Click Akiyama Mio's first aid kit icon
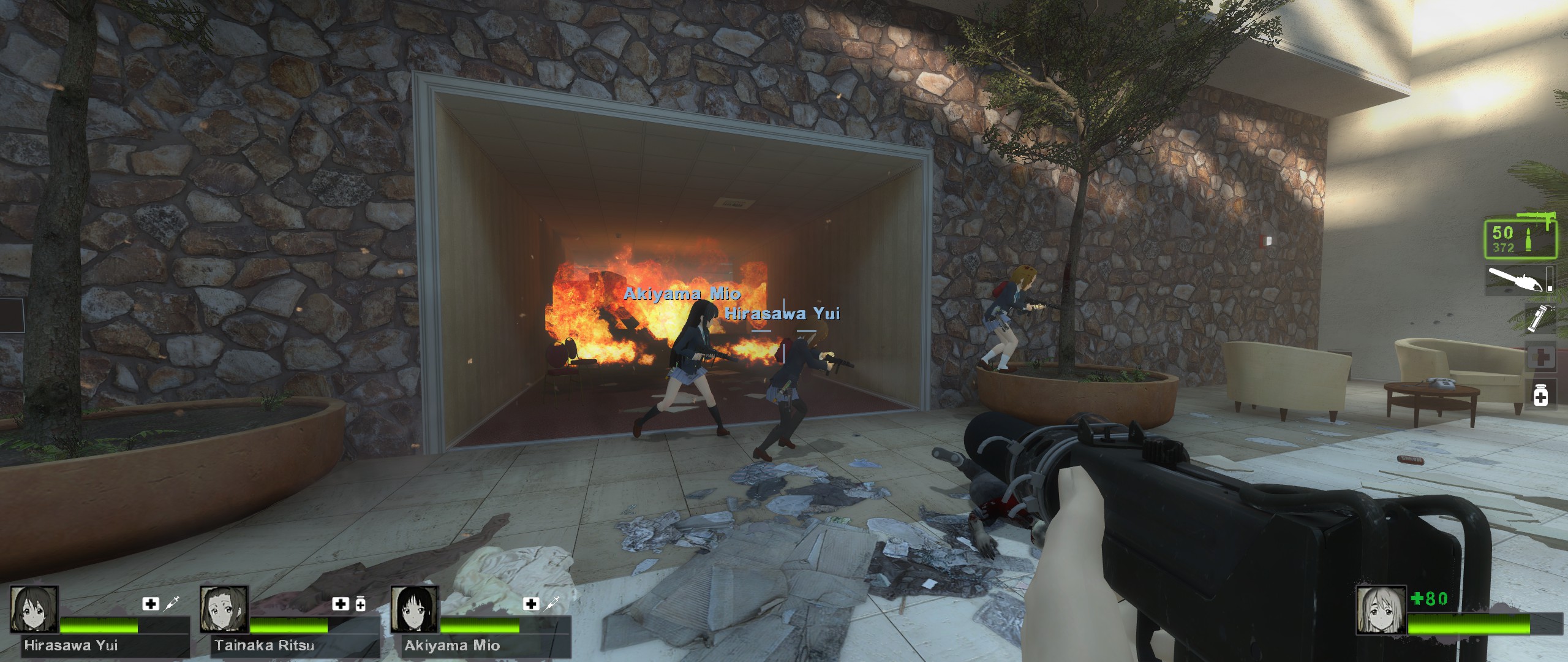1568x662 pixels. pos(531,604)
